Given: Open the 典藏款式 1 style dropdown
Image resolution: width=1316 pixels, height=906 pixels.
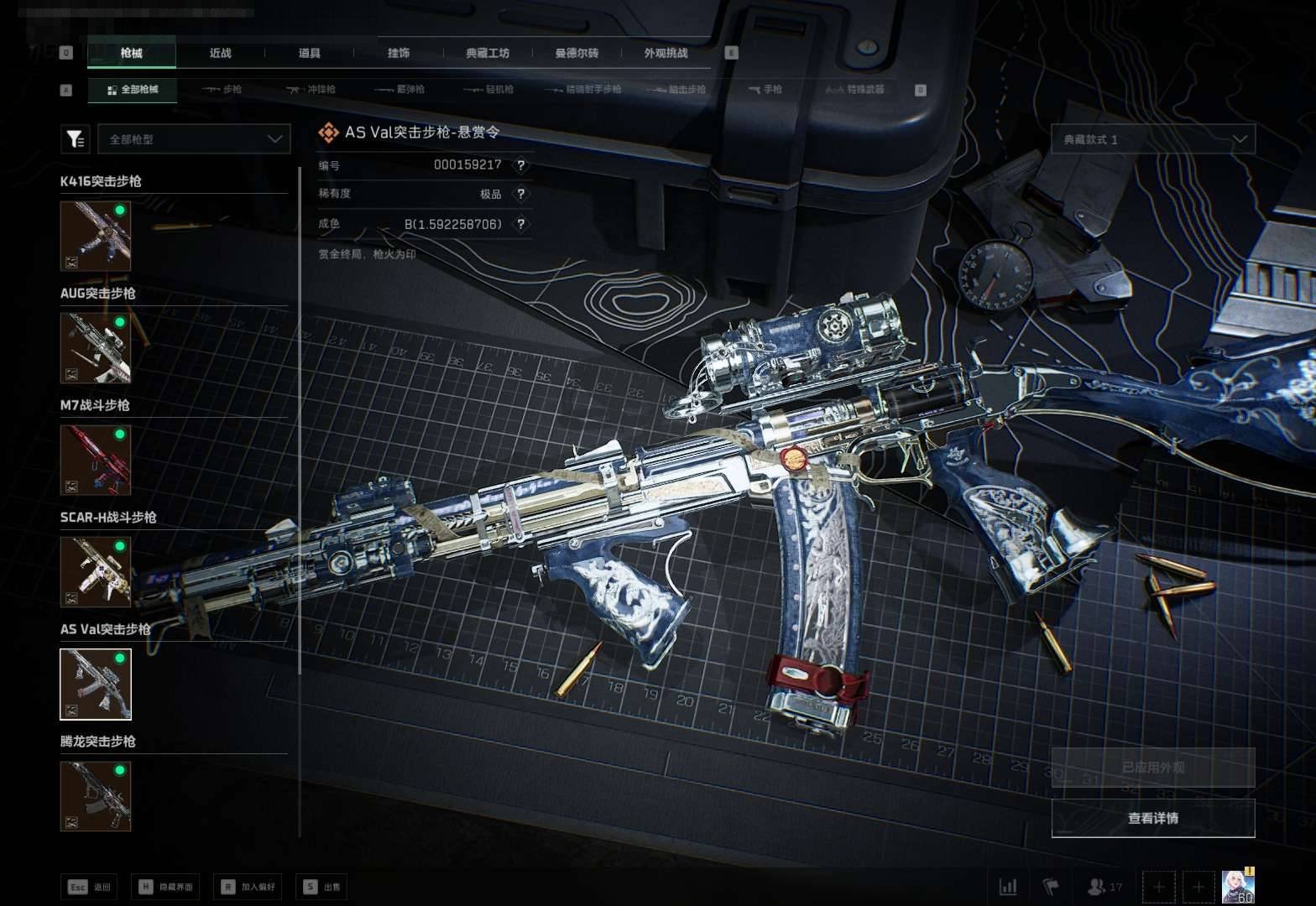Looking at the screenshot, I should tap(1152, 139).
